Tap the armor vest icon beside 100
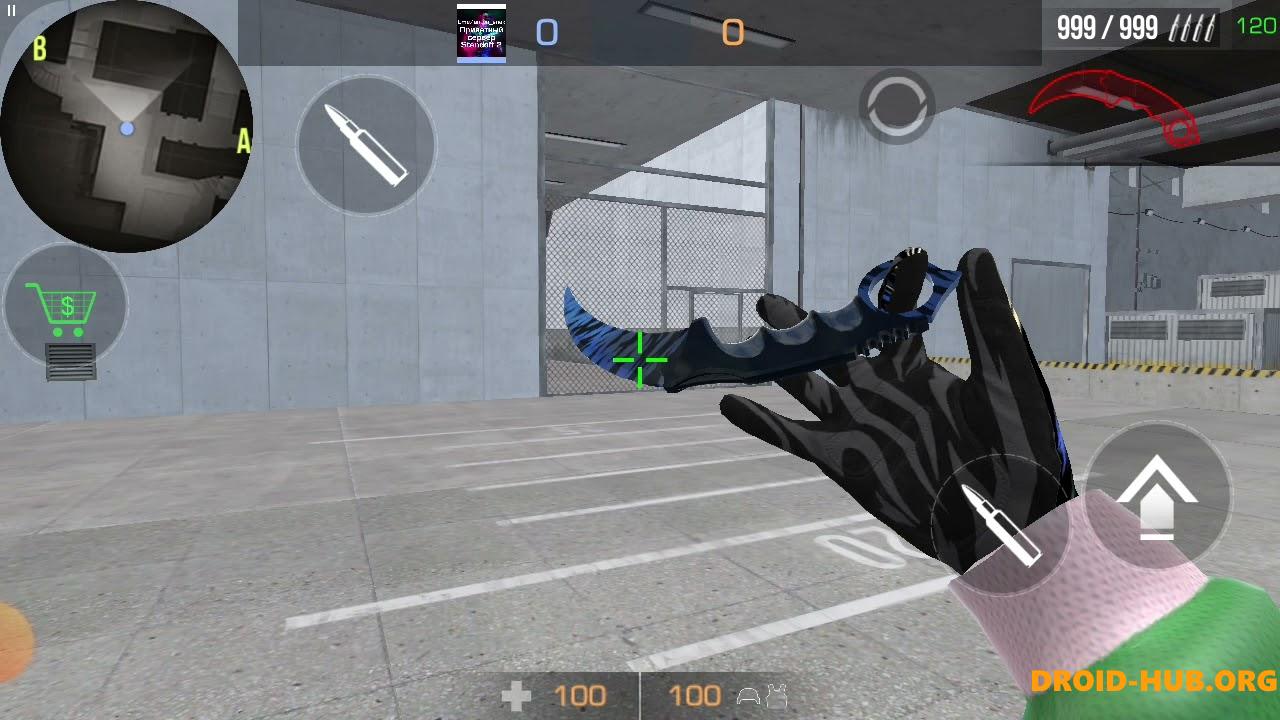 click(779, 695)
